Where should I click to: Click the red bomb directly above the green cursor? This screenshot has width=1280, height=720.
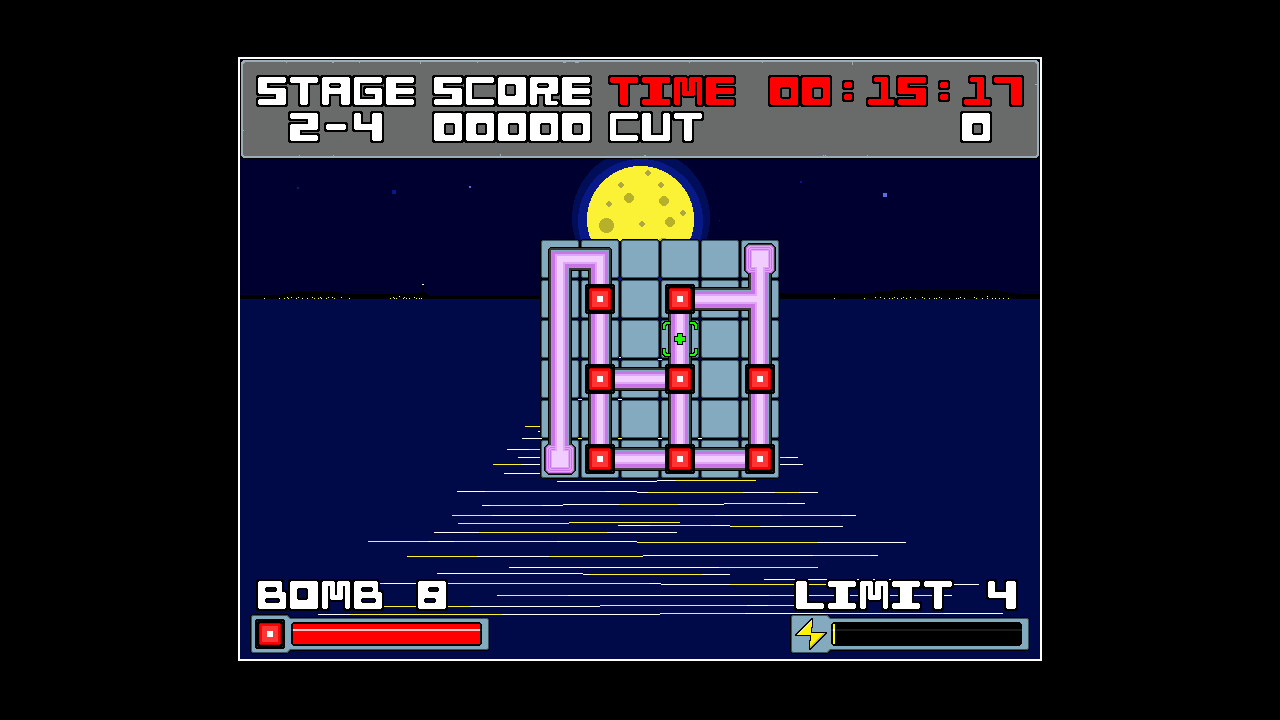click(x=680, y=299)
